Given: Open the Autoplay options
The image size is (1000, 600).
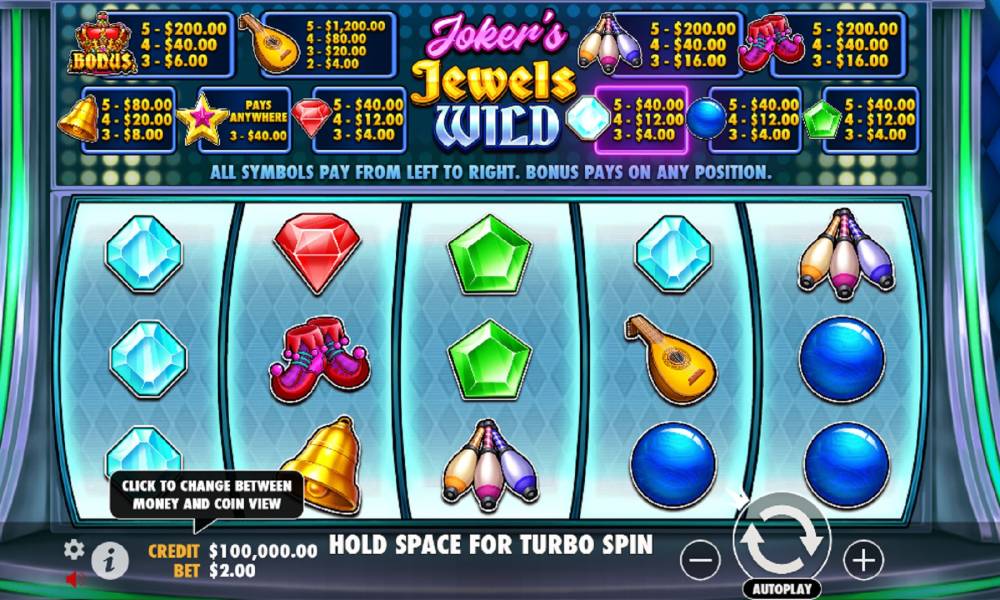Looking at the screenshot, I should [781, 588].
